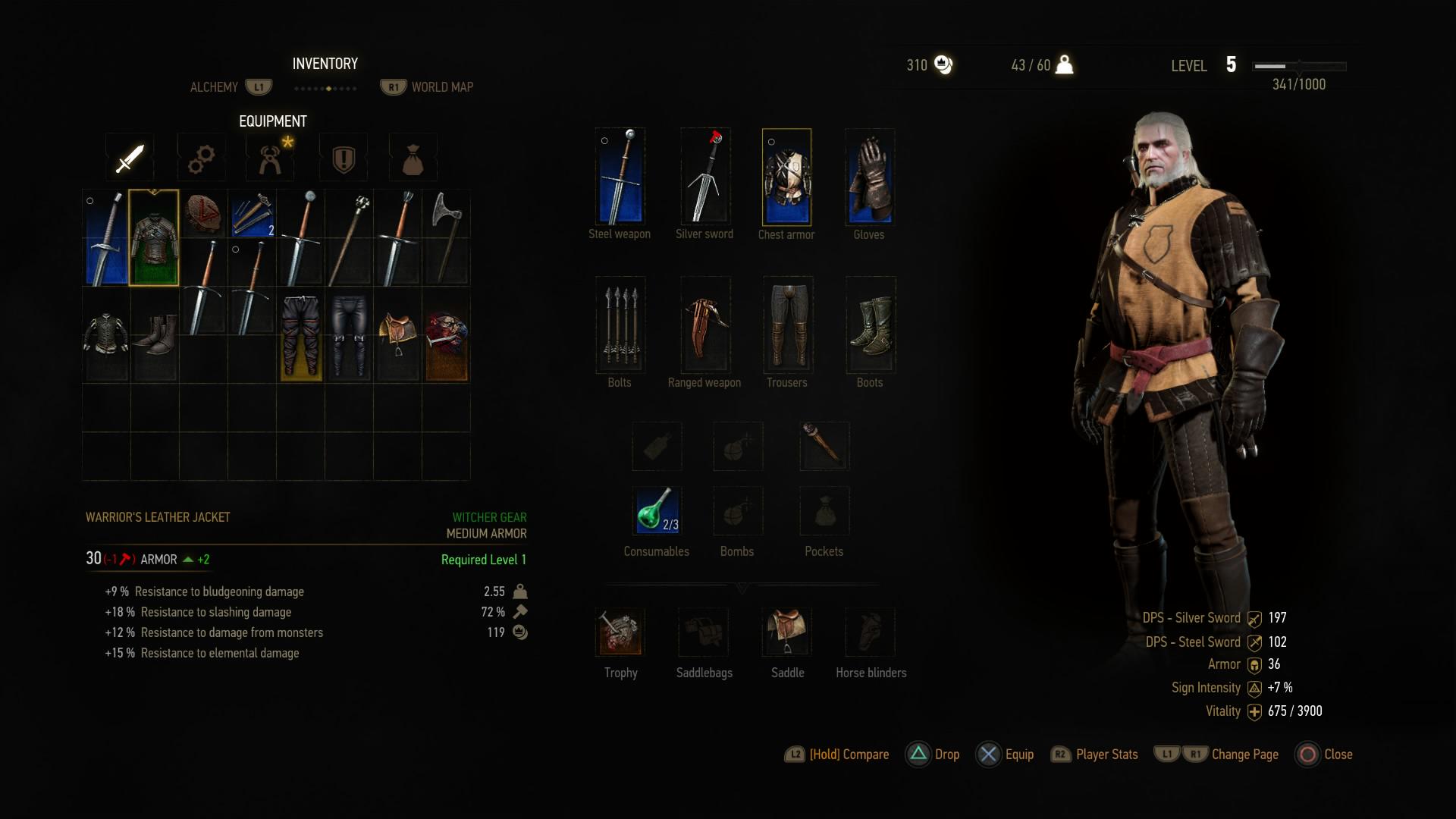This screenshot has height=819, width=1456.
Task: Click the Close button
Action: pyautogui.click(x=1323, y=755)
